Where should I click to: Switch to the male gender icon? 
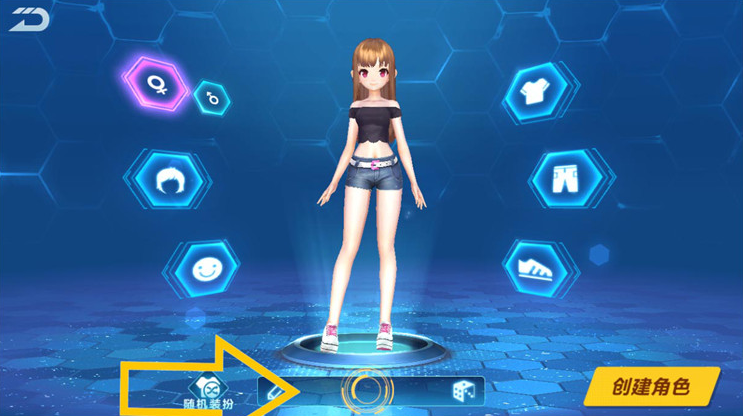pos(212,97)
